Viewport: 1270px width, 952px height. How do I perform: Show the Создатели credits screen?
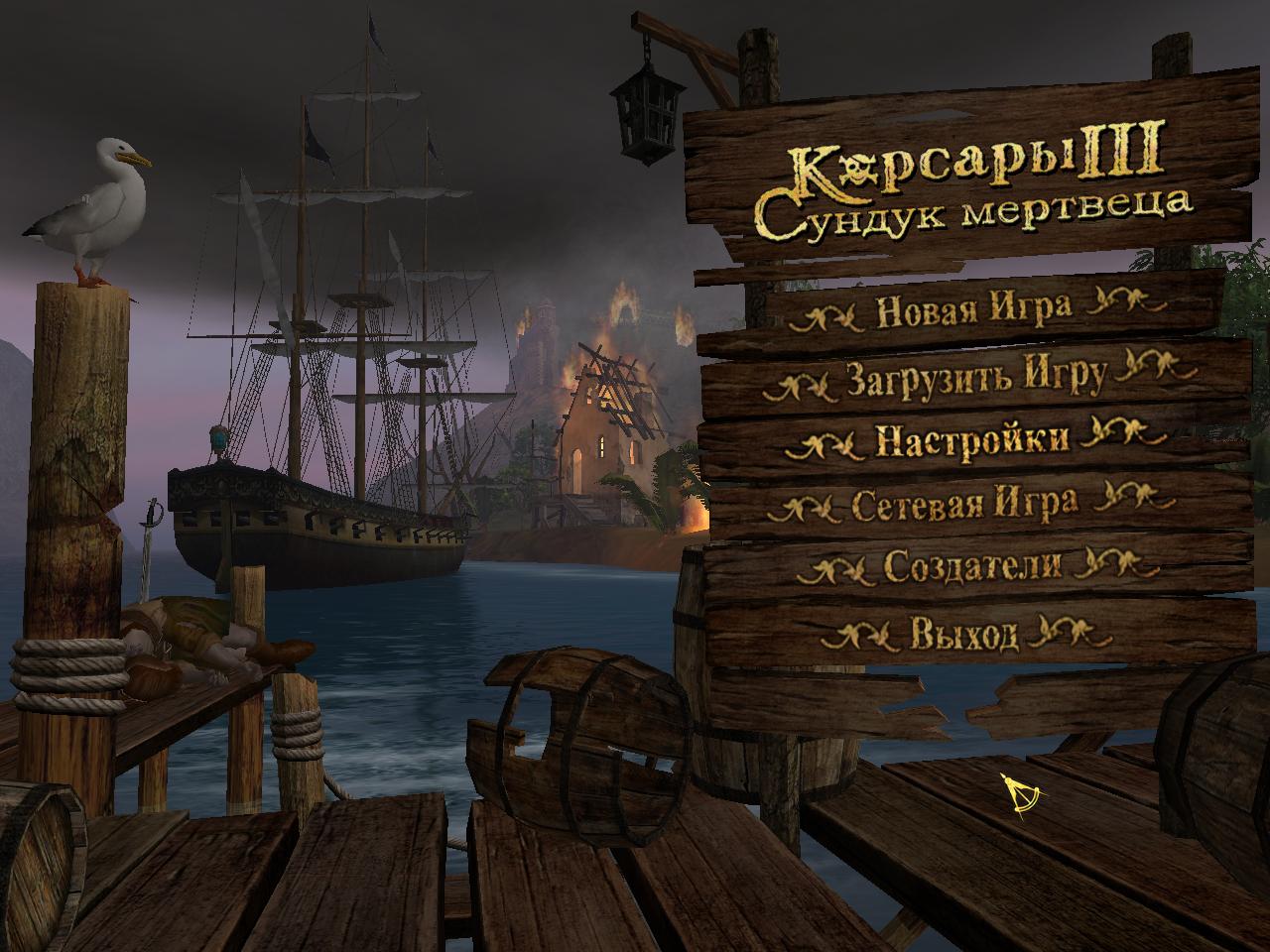pyautogui.click(x=972, y=566)
